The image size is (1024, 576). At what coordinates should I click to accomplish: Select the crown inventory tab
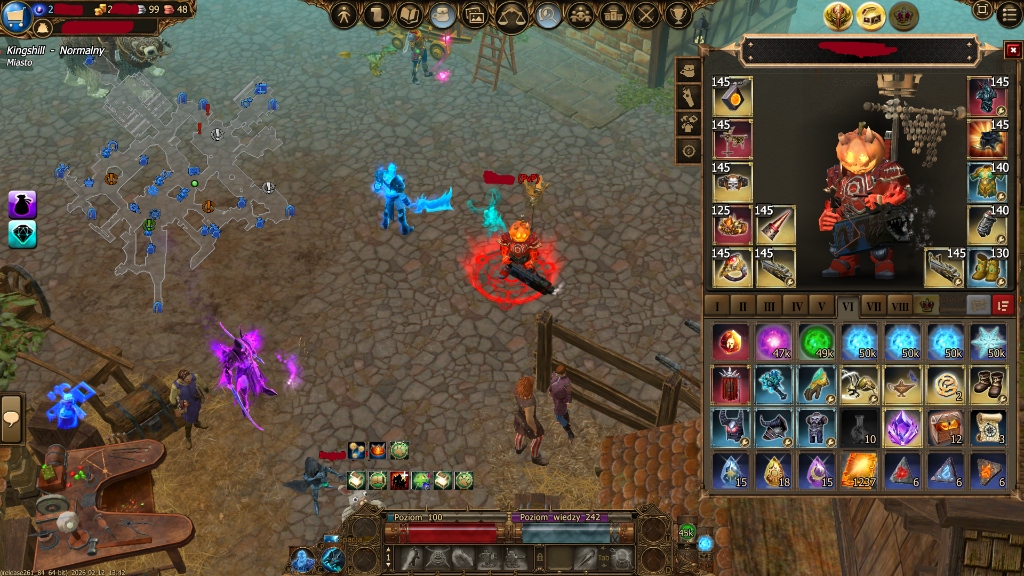[x=927, y=305]
